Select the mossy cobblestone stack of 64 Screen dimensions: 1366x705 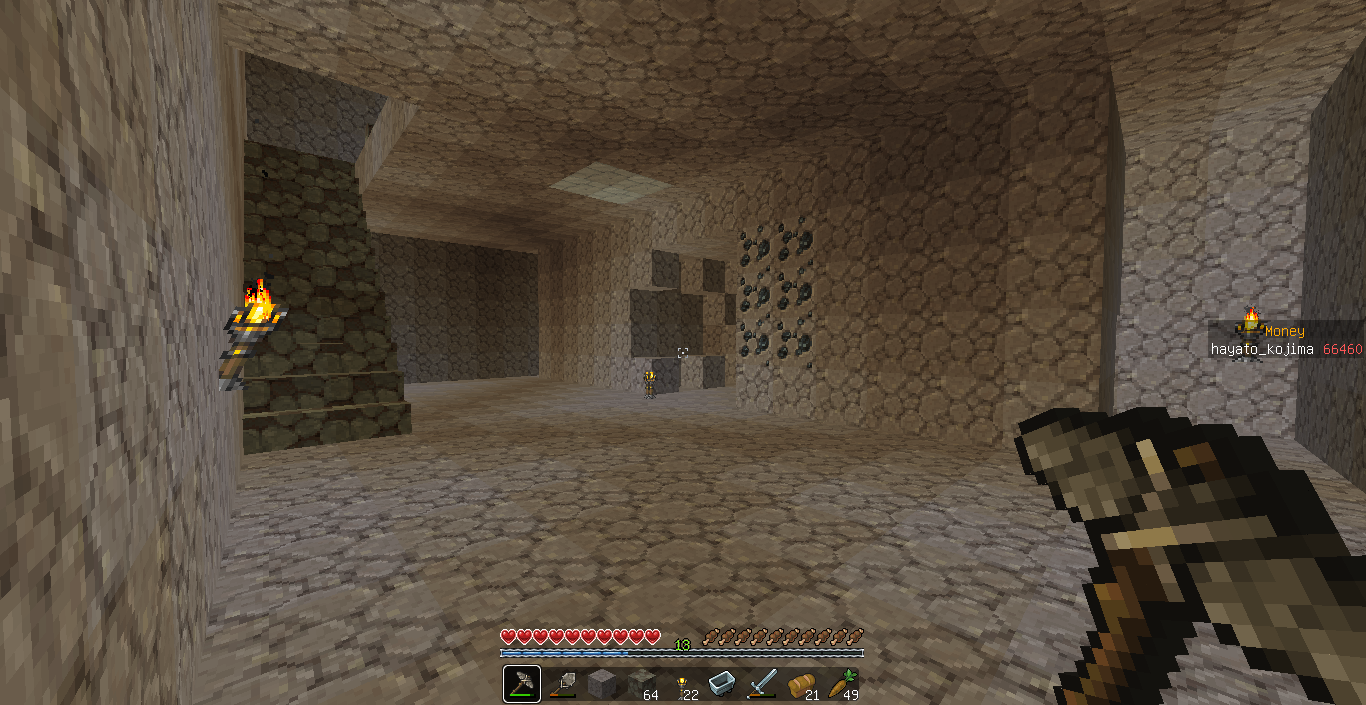pyautogui.click(x=642, y=684)
